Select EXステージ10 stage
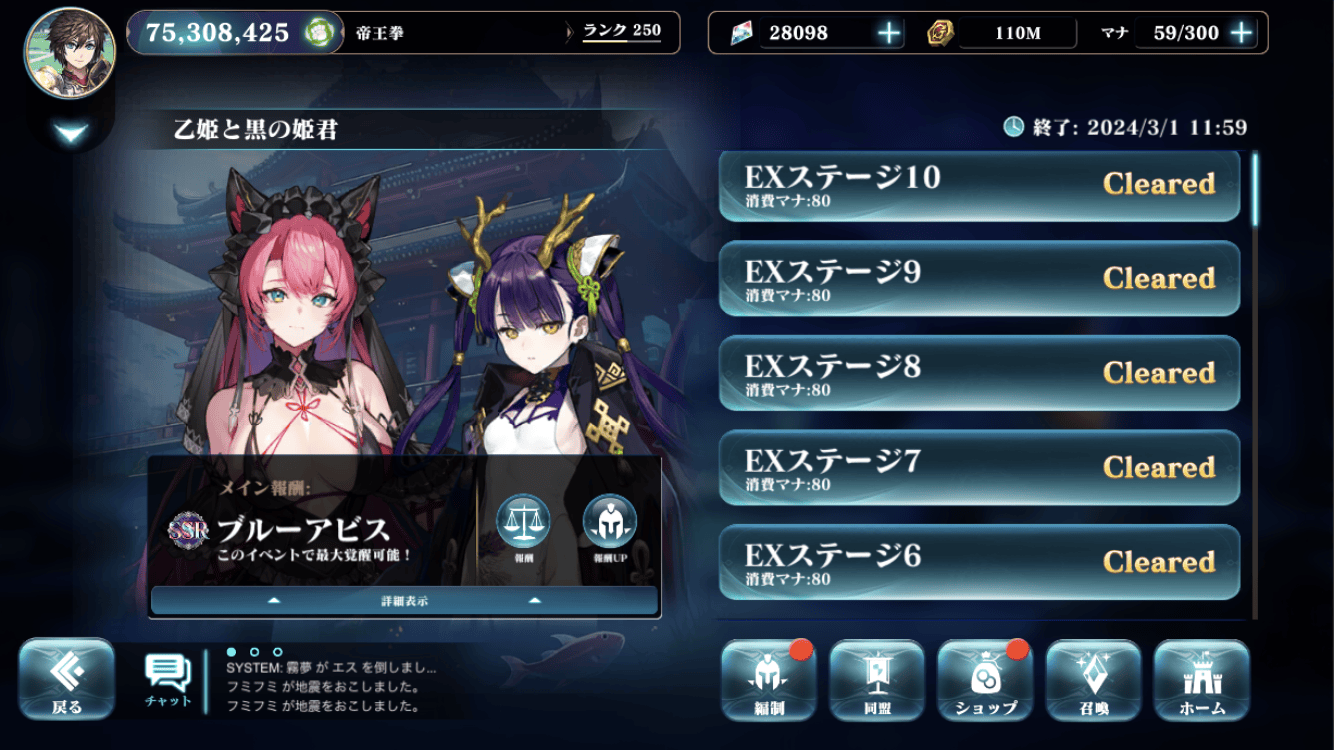Viewport: 1334px width, 750px height. point(979,186)
